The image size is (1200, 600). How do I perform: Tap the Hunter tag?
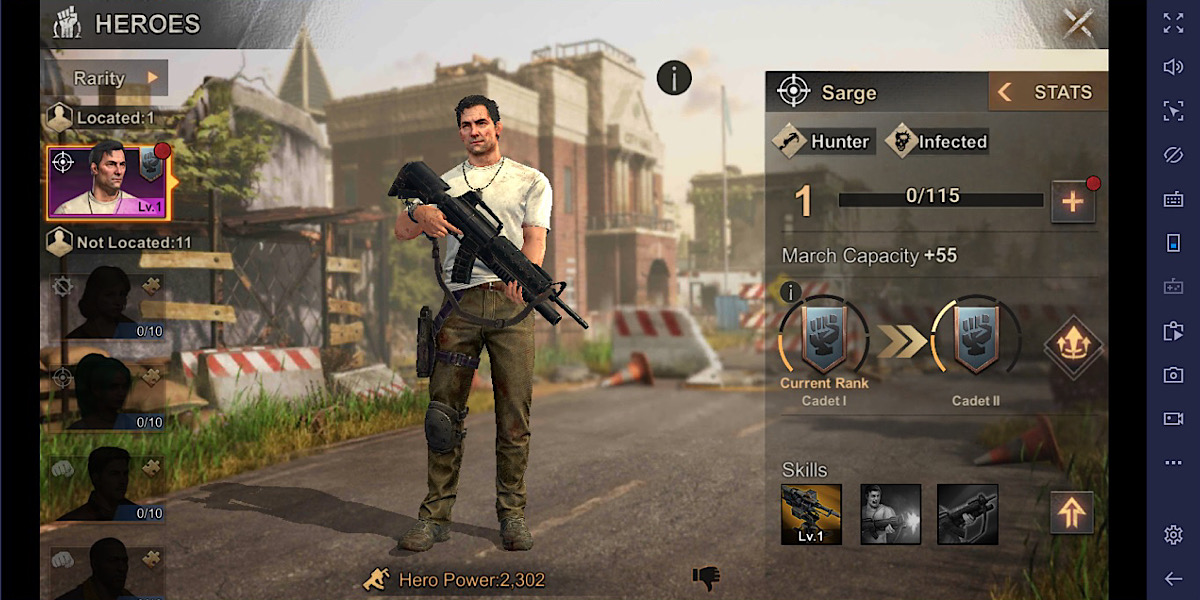pyautogui.click(x=825, y=142)
